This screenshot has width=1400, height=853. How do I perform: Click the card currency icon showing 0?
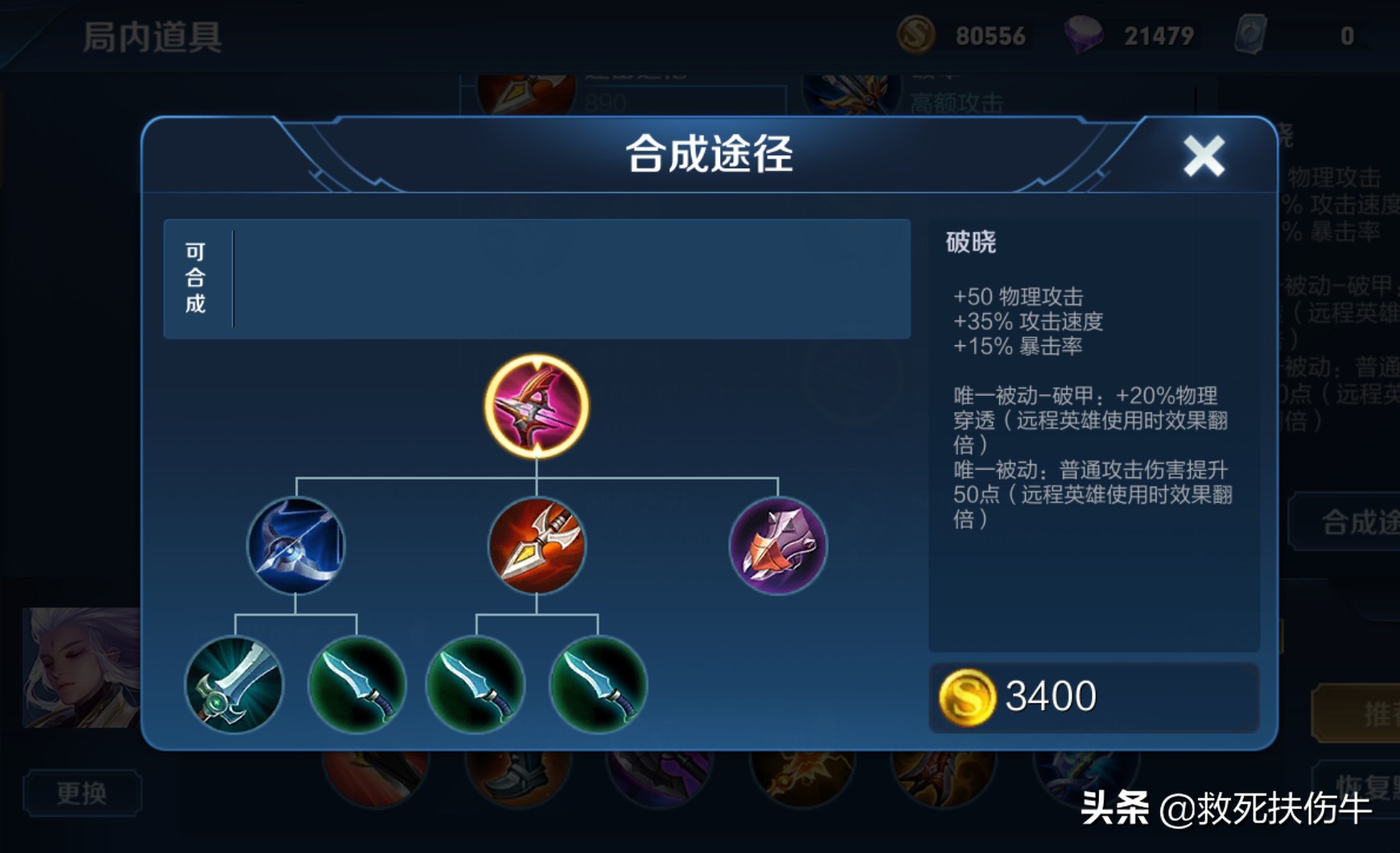1252,34
